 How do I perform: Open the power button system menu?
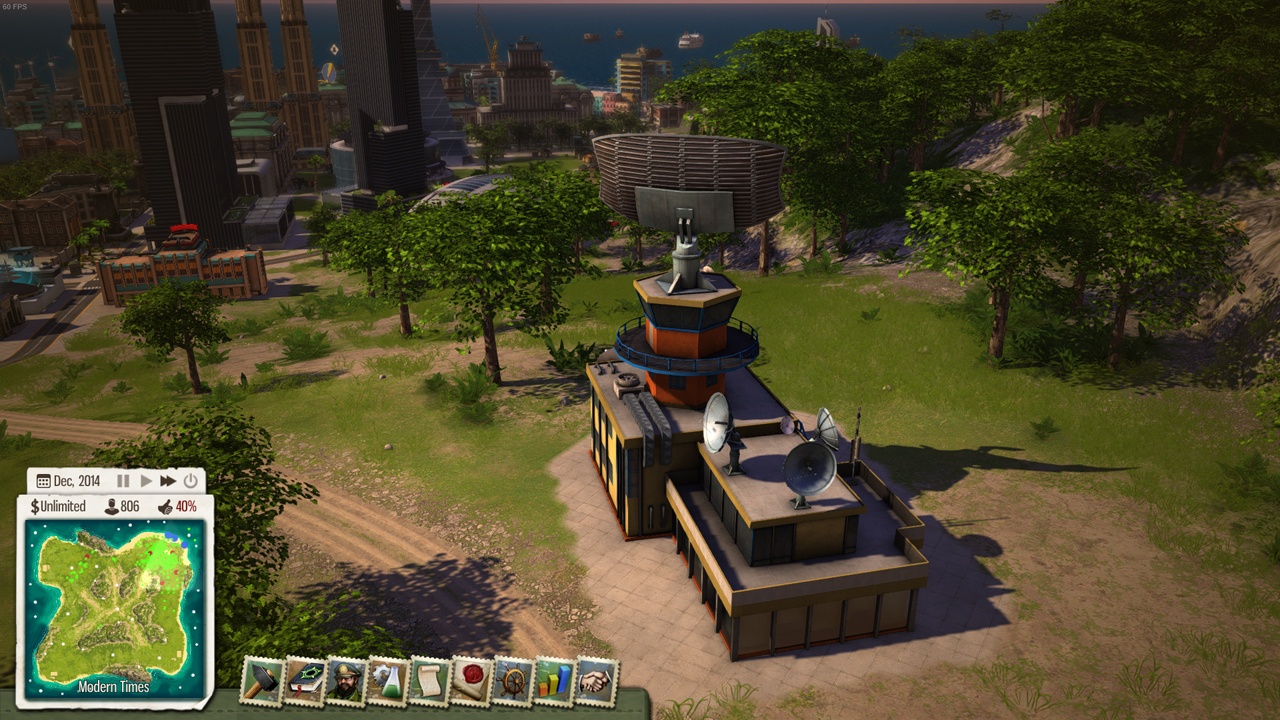click(x=190, y=481)
